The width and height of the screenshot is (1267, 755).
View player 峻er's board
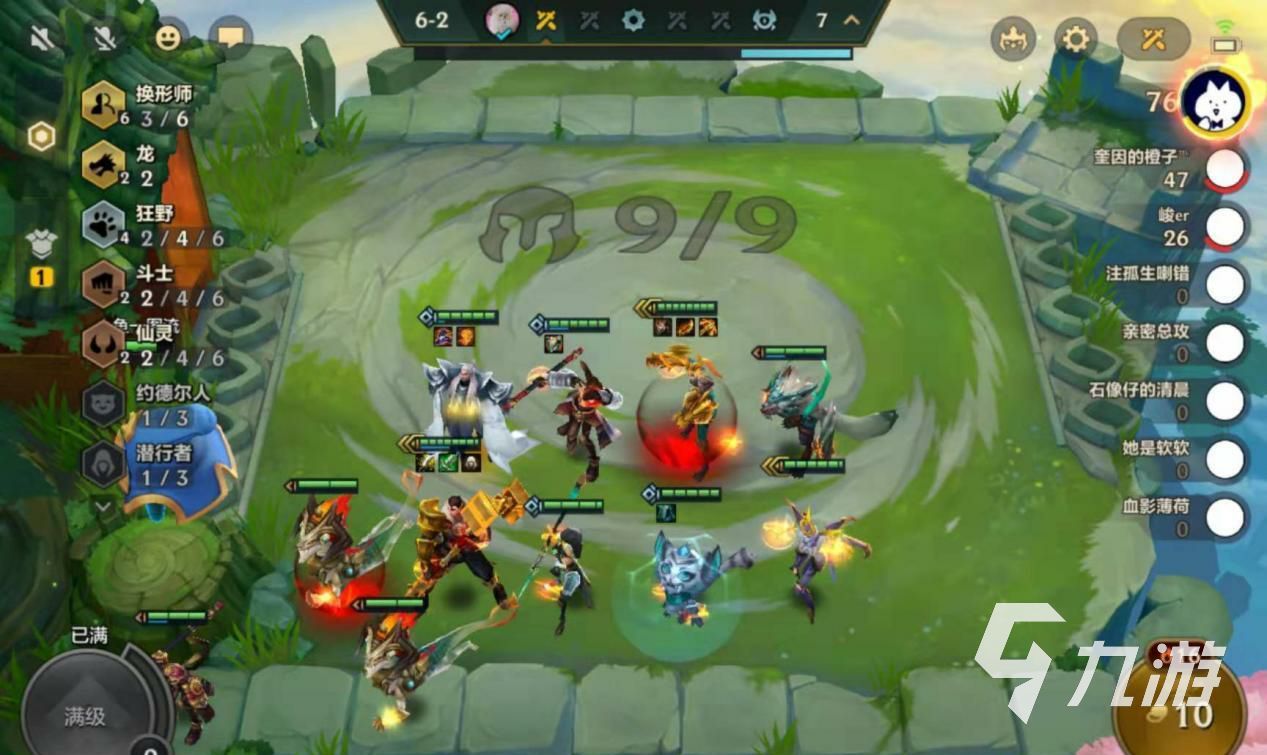(x=1225, y=227)
